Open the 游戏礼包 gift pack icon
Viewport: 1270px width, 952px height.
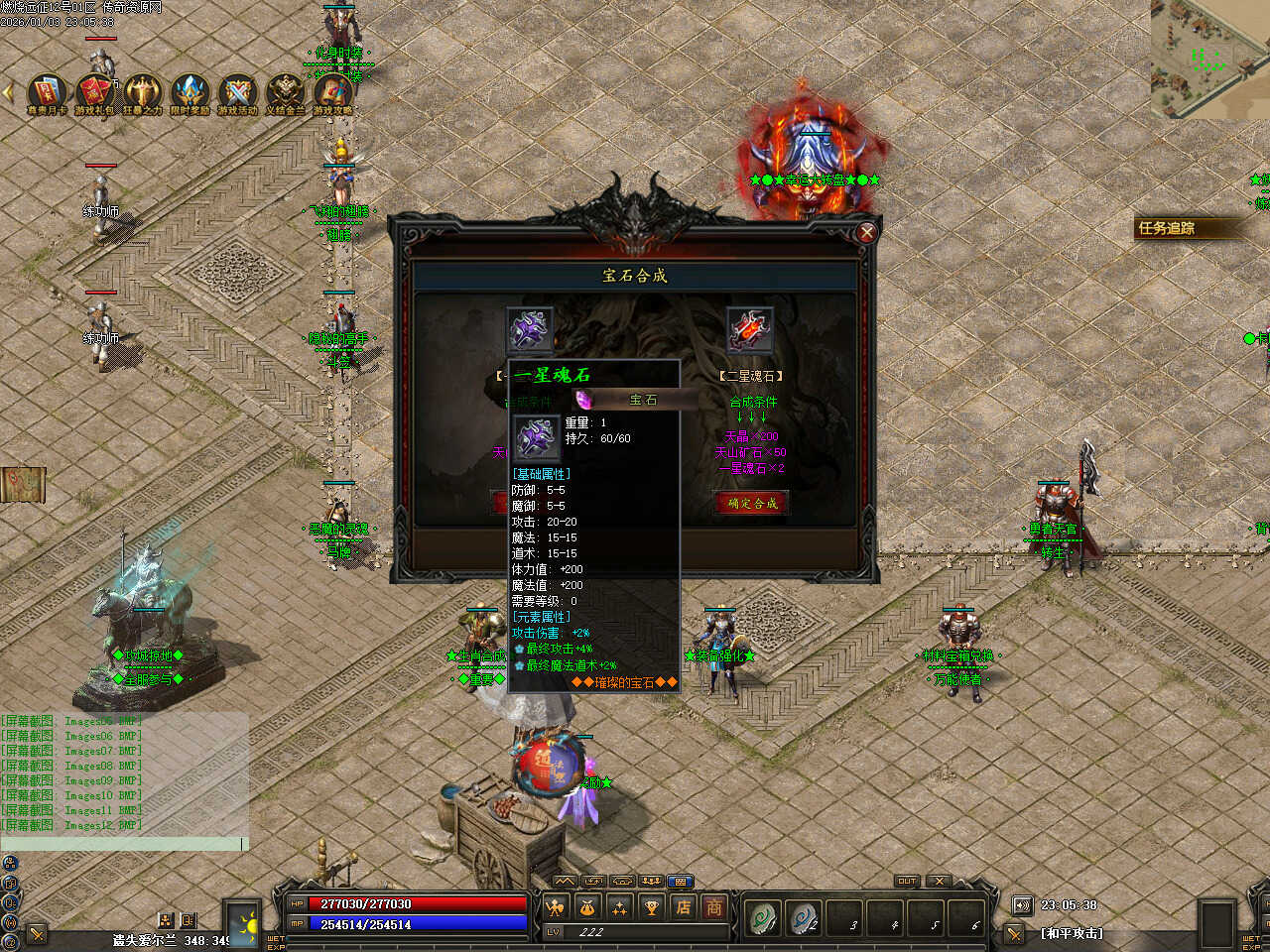tap(95, 92)
